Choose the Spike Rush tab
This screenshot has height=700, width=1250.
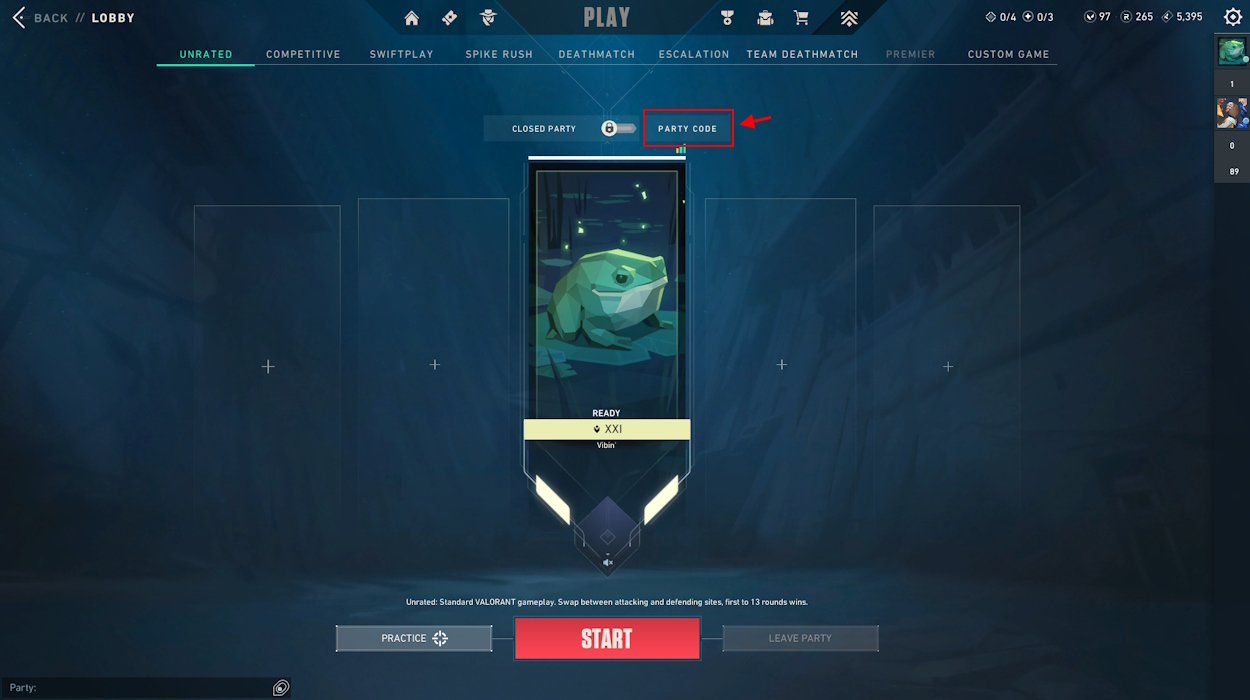click(499, 54)
